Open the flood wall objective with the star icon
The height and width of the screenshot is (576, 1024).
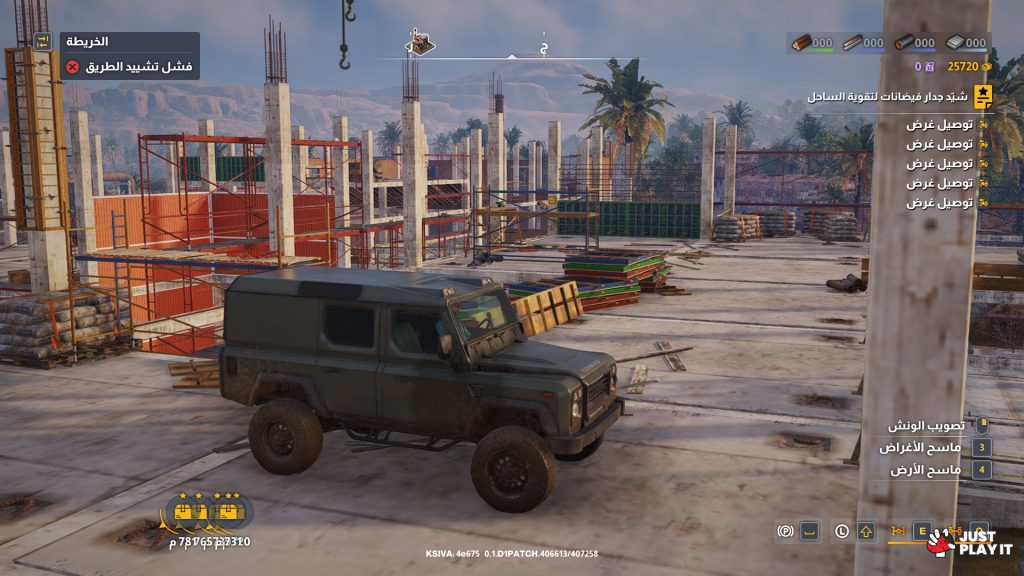[983, 96]
